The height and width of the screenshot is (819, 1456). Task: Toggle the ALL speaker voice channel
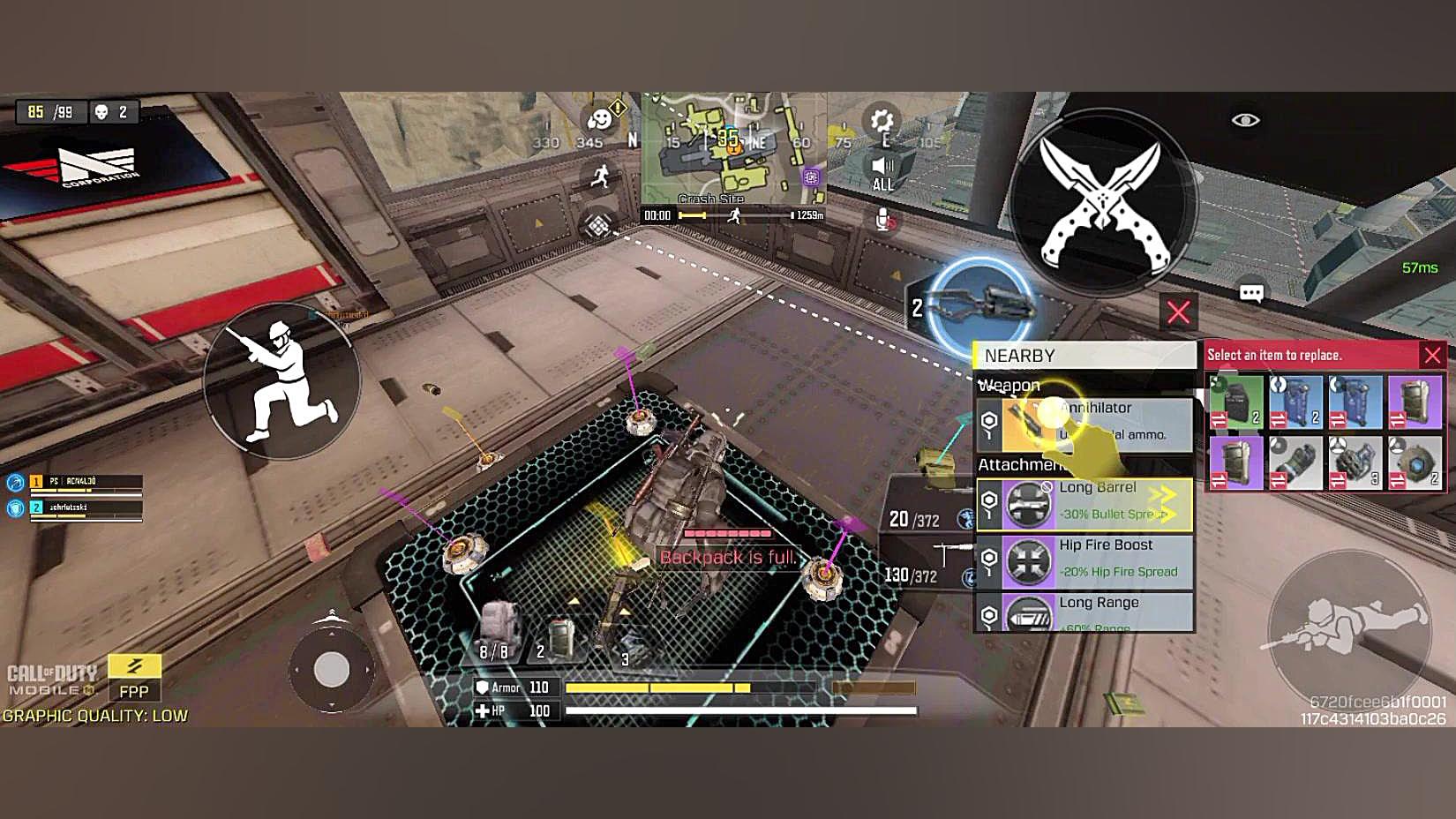pyautogui.click(x=882, y=173)
